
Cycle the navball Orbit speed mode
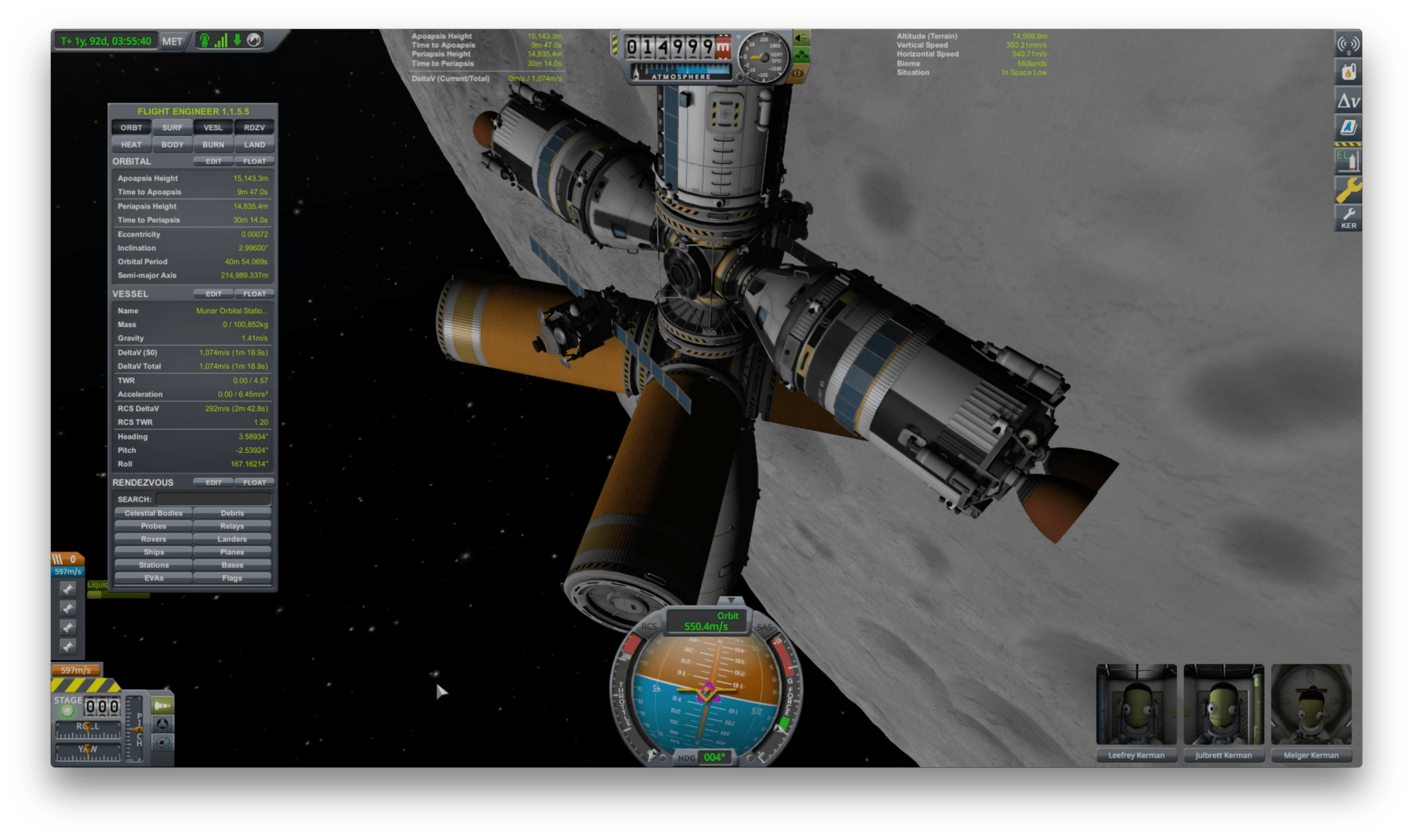tap(706, 622)
